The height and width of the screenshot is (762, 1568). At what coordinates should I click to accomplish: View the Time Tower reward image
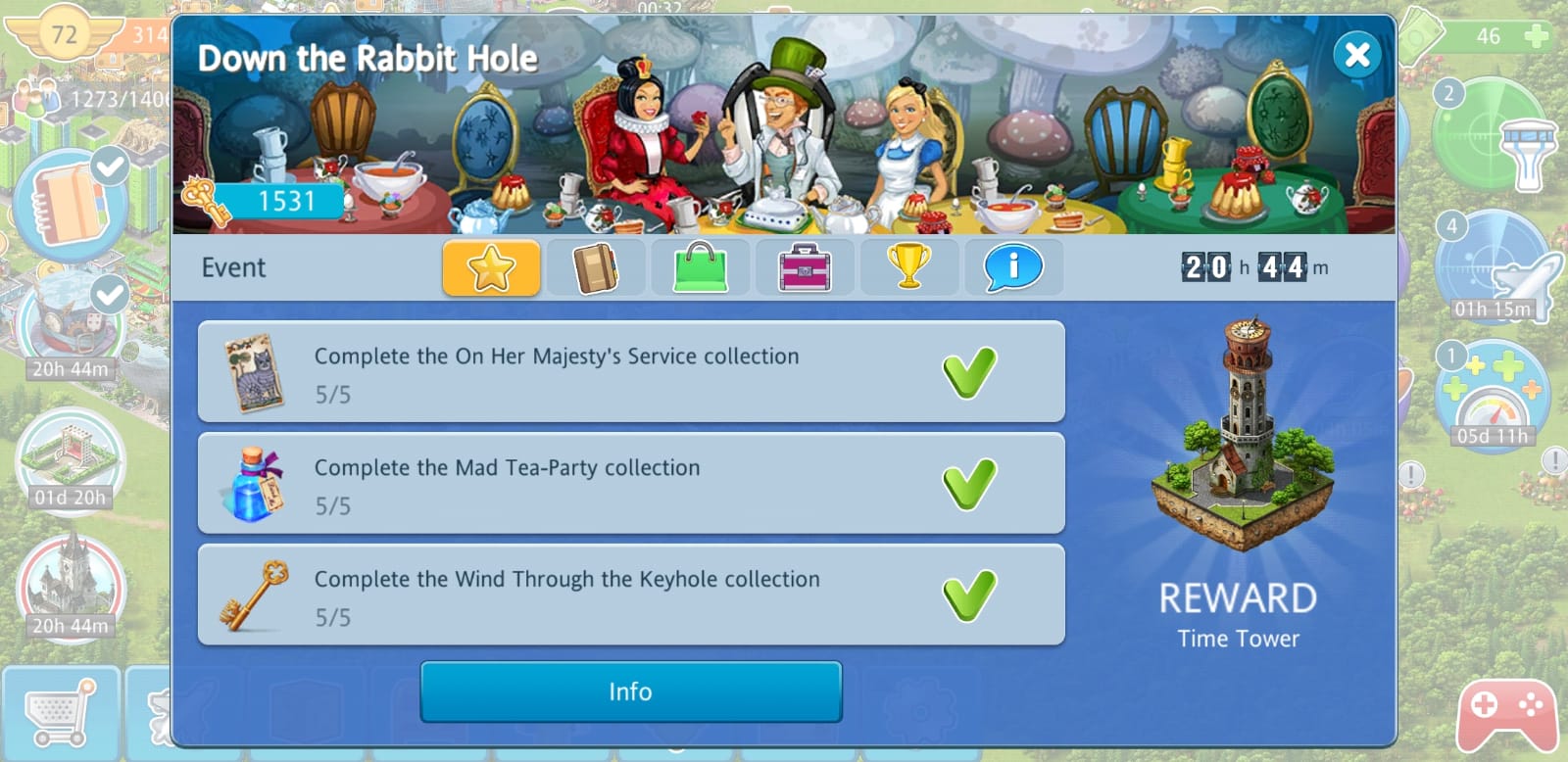click(x=1240, y=436)
